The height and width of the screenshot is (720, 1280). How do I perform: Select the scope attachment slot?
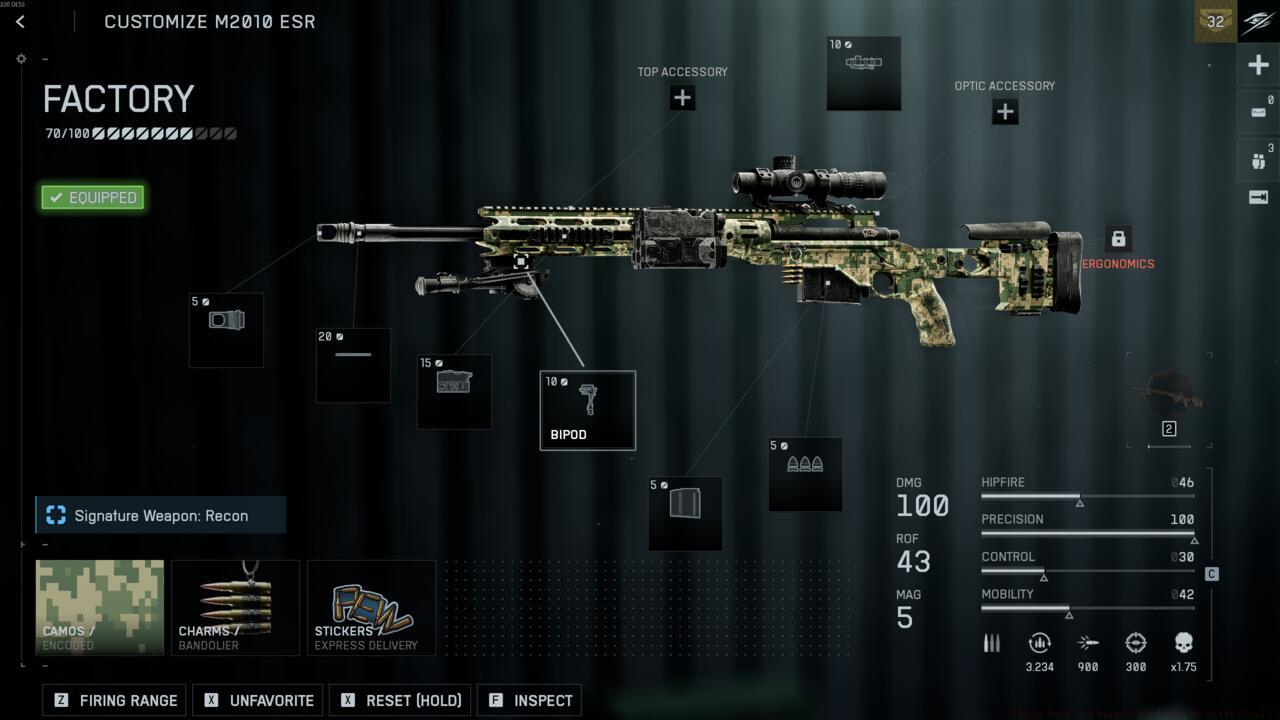point(863,73)
